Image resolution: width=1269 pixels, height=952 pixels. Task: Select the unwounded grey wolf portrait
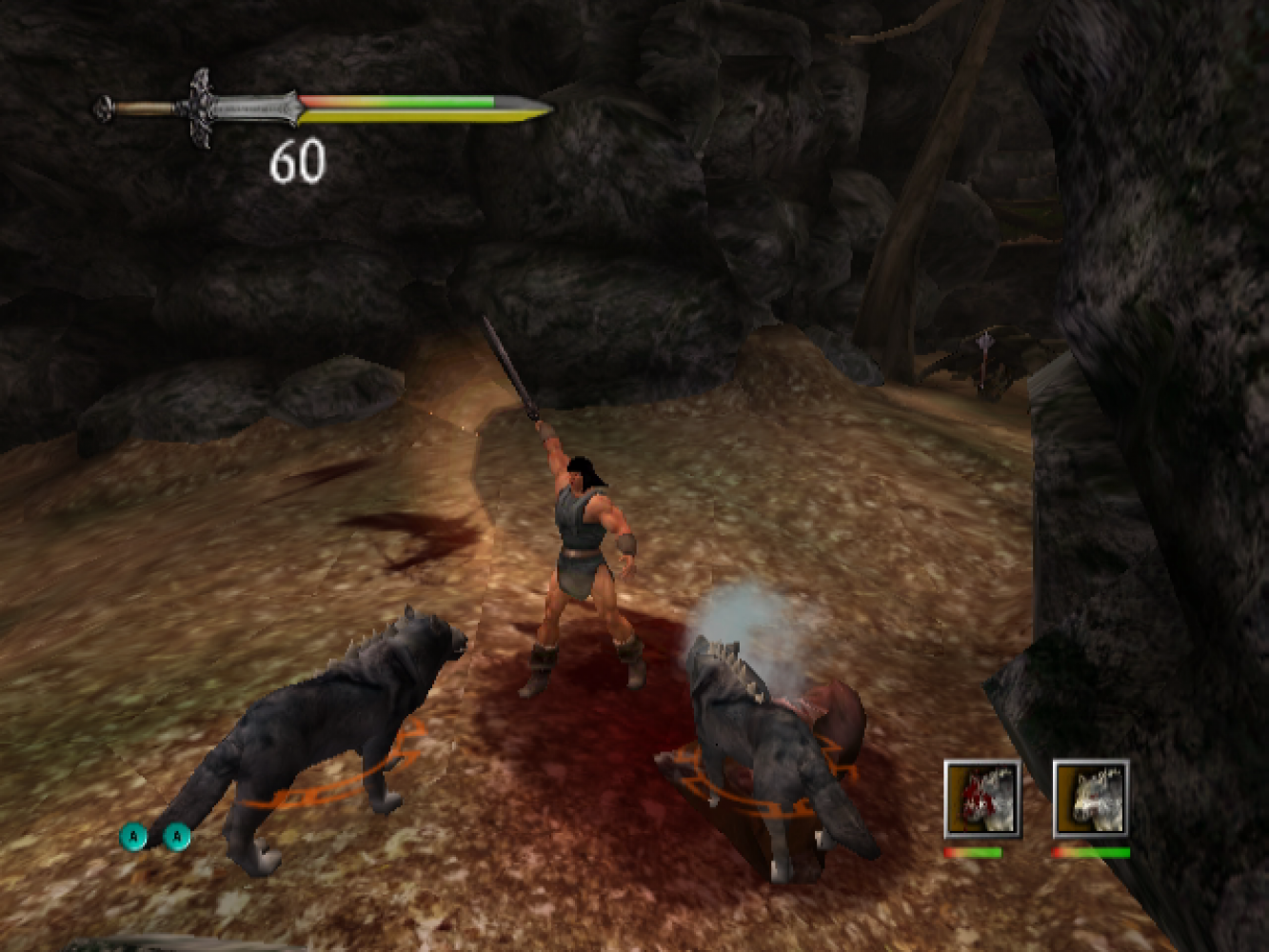(x=1091, y=799)
